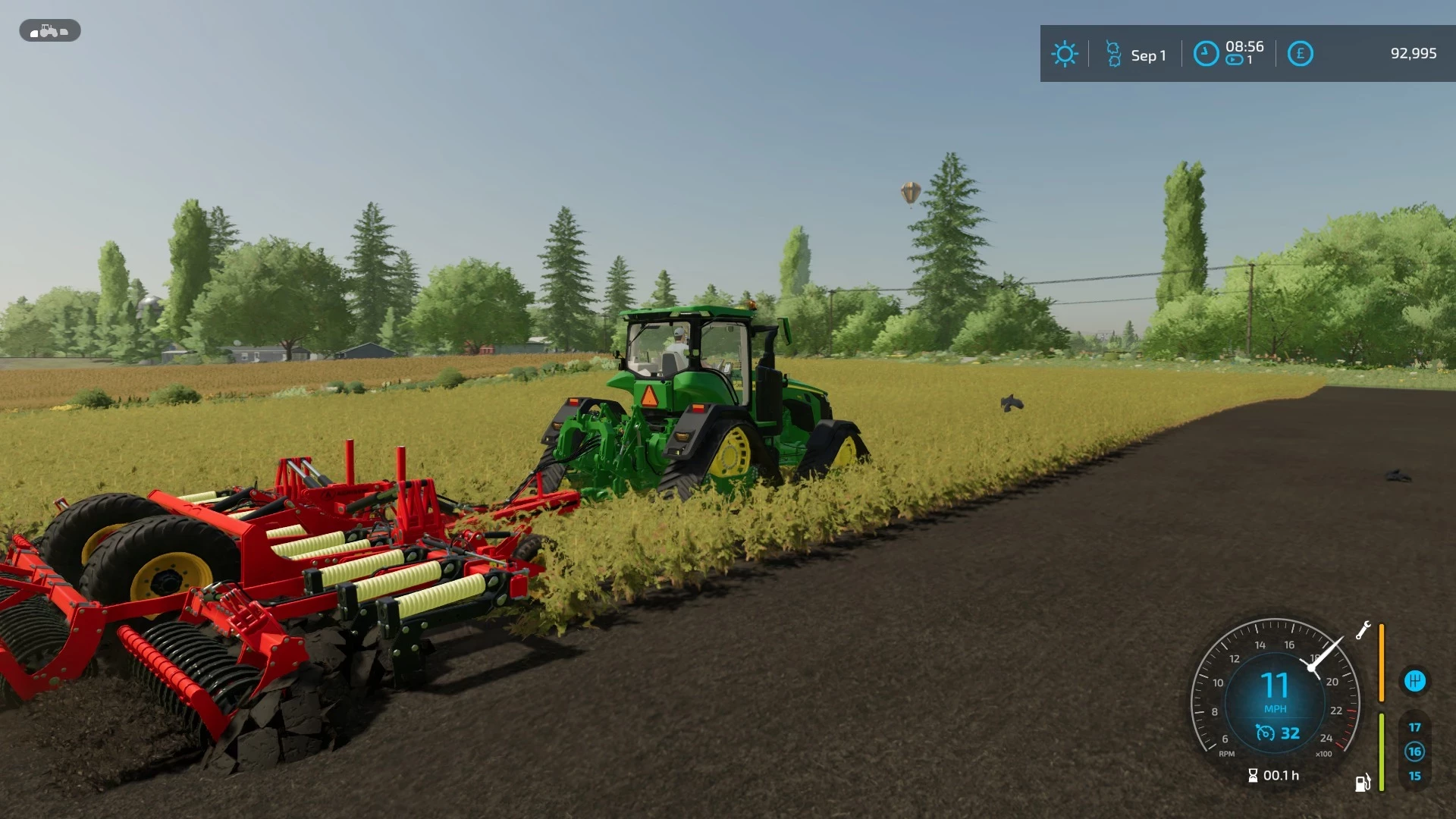Select the Sep 1 date display

pyautogui.click(x=1147, y=55)
